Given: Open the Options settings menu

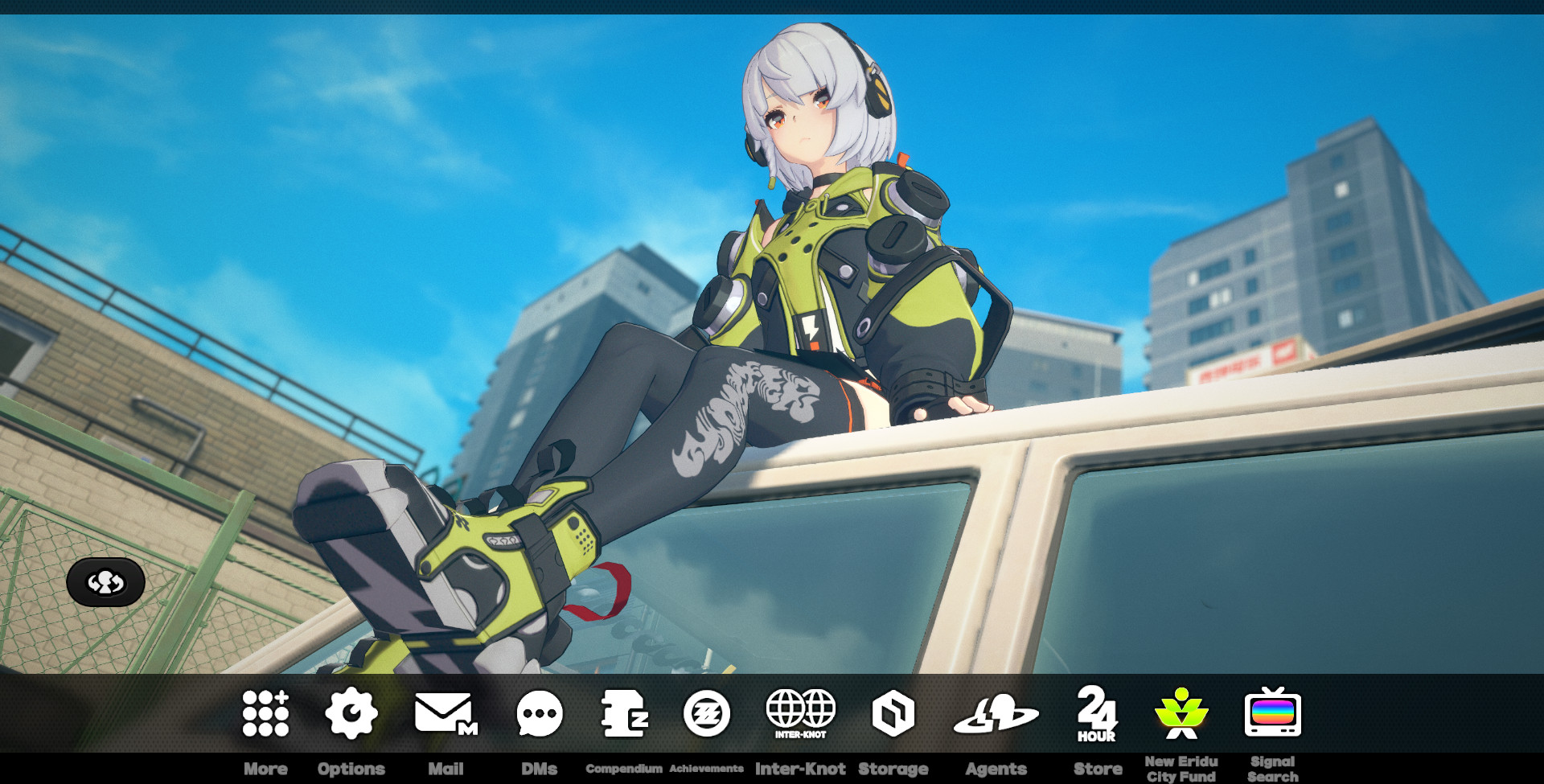Looking at the screenshot, I should (351, 712).
